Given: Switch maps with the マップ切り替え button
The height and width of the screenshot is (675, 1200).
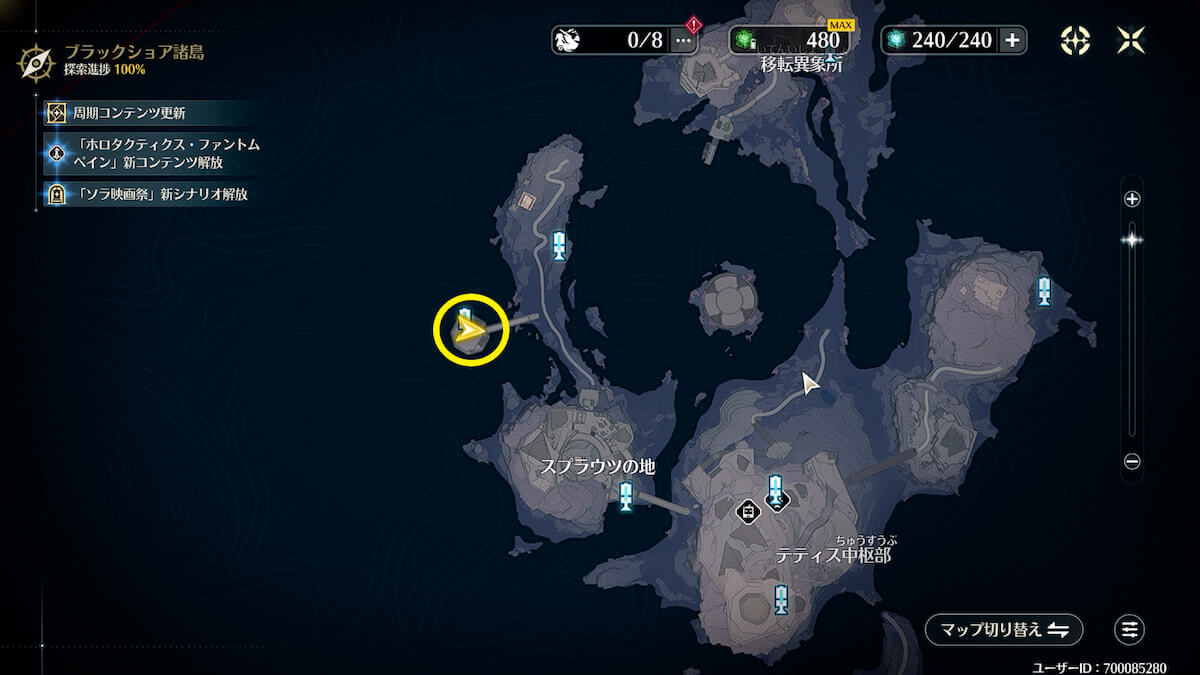Looking at the screenshot, I should (x=1003, y=629).
